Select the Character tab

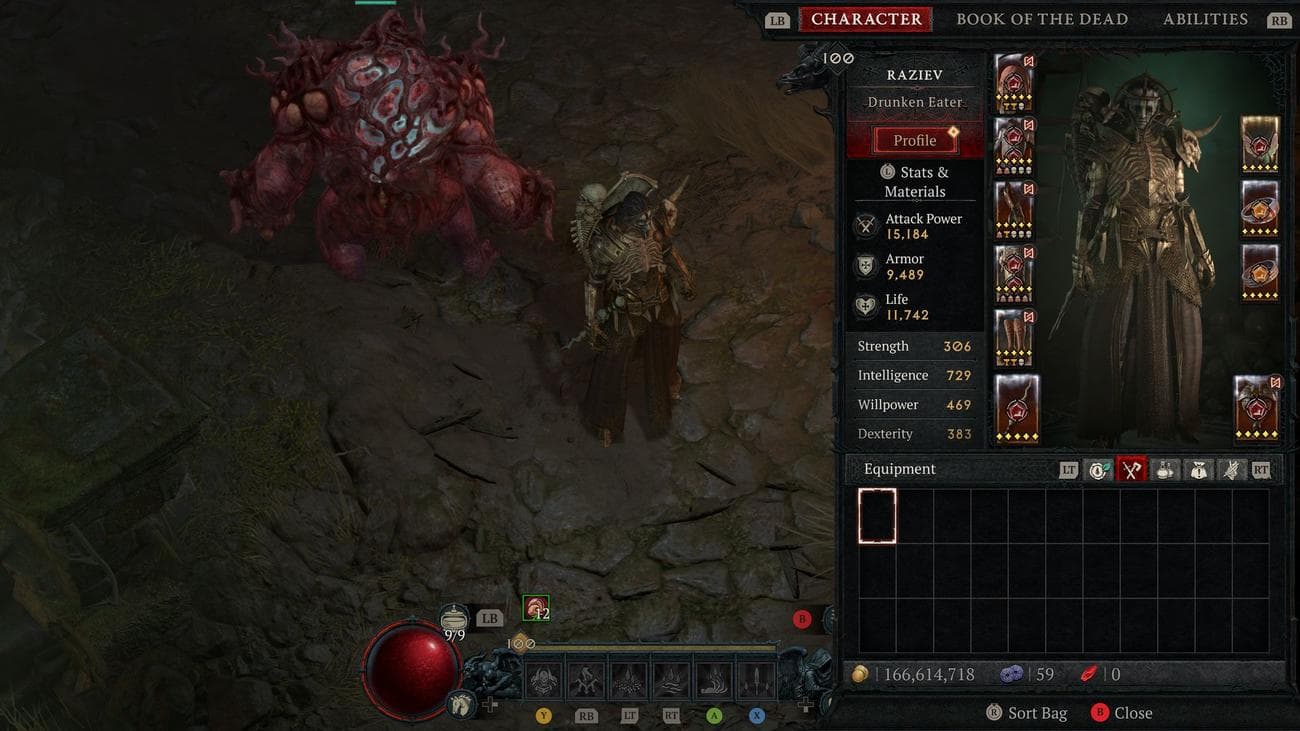(866, 18)
